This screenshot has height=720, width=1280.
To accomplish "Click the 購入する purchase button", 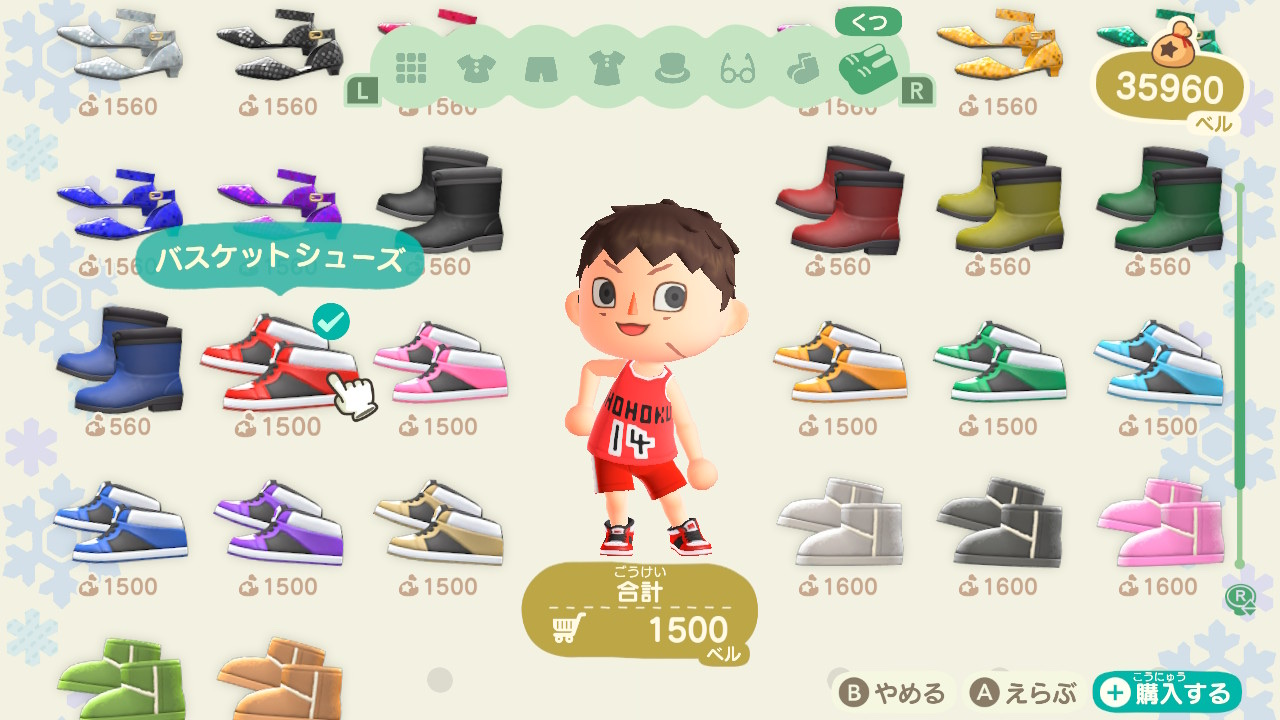I will coord(1167,693).
